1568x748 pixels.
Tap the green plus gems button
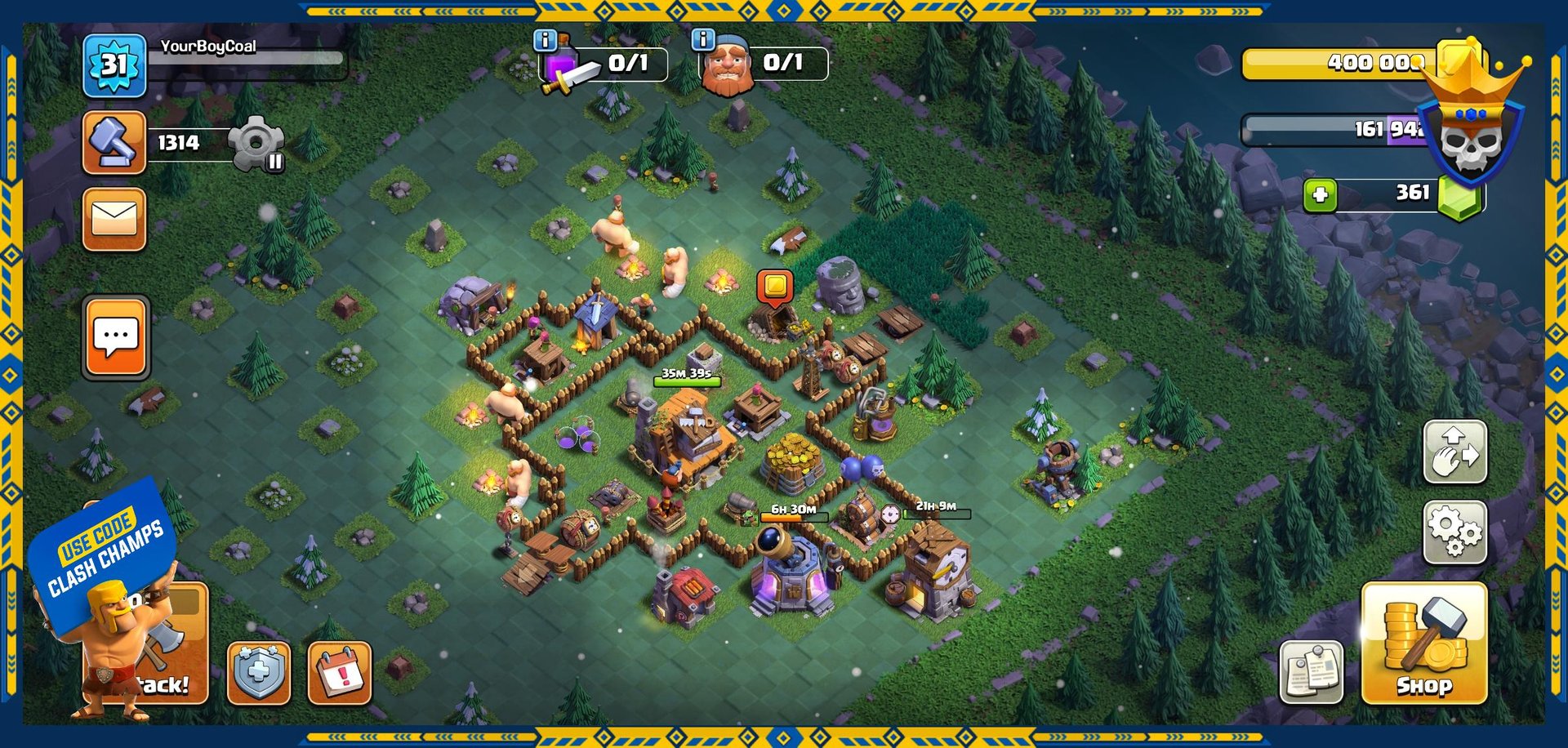point(1320,196)
